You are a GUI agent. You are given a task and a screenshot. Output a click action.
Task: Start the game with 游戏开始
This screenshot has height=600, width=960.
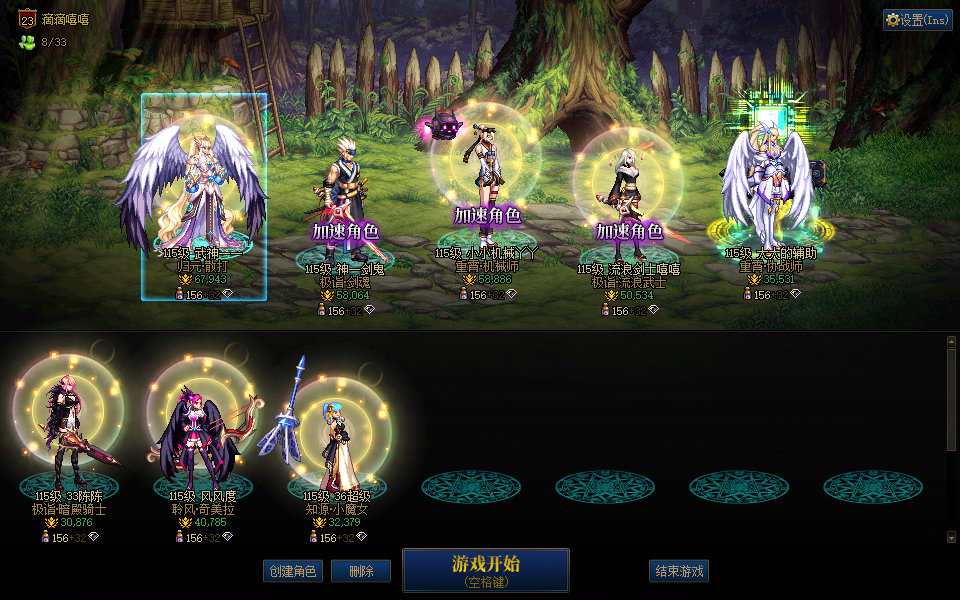coord(486,570)
